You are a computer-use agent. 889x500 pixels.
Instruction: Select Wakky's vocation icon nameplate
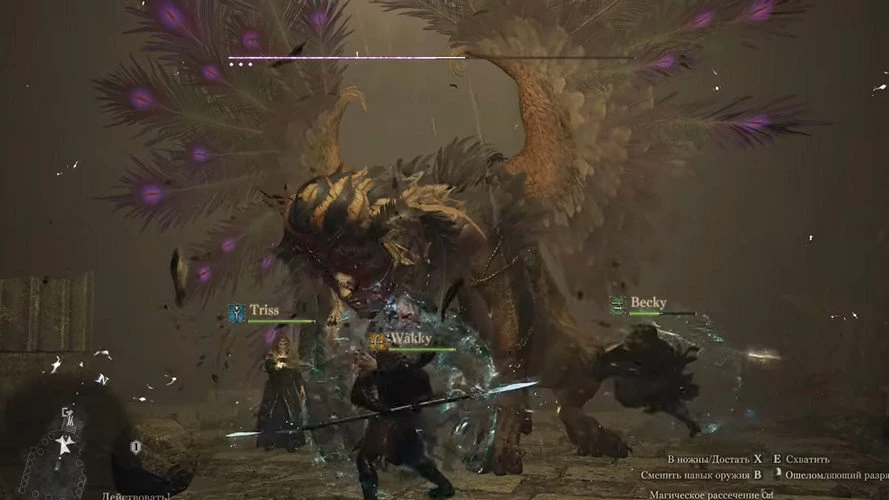point(378,342)
